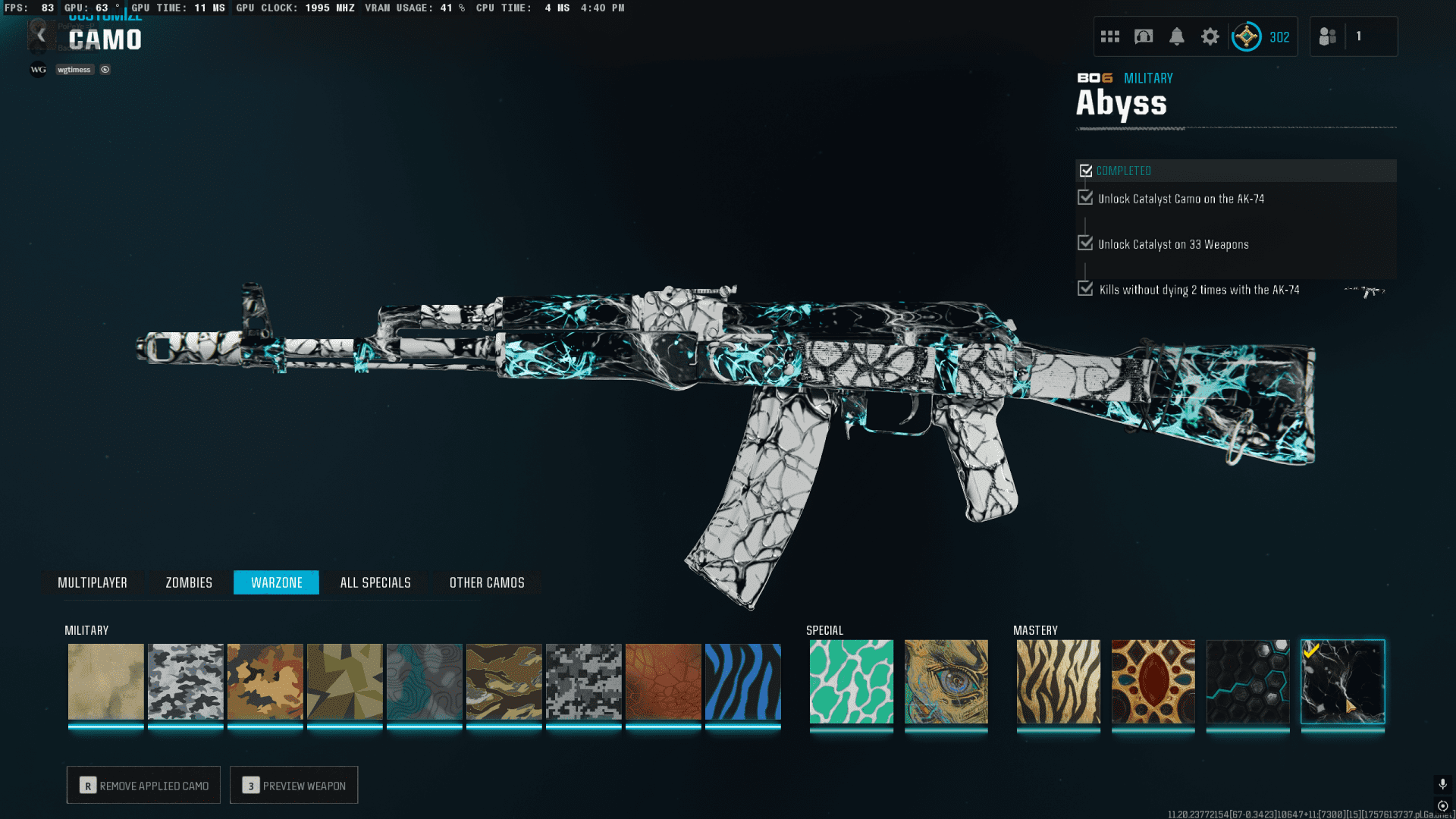This screenshot has width=1456, height=819.
Task: Choose the blue tiger stripe camo
Action: [742, 682]
